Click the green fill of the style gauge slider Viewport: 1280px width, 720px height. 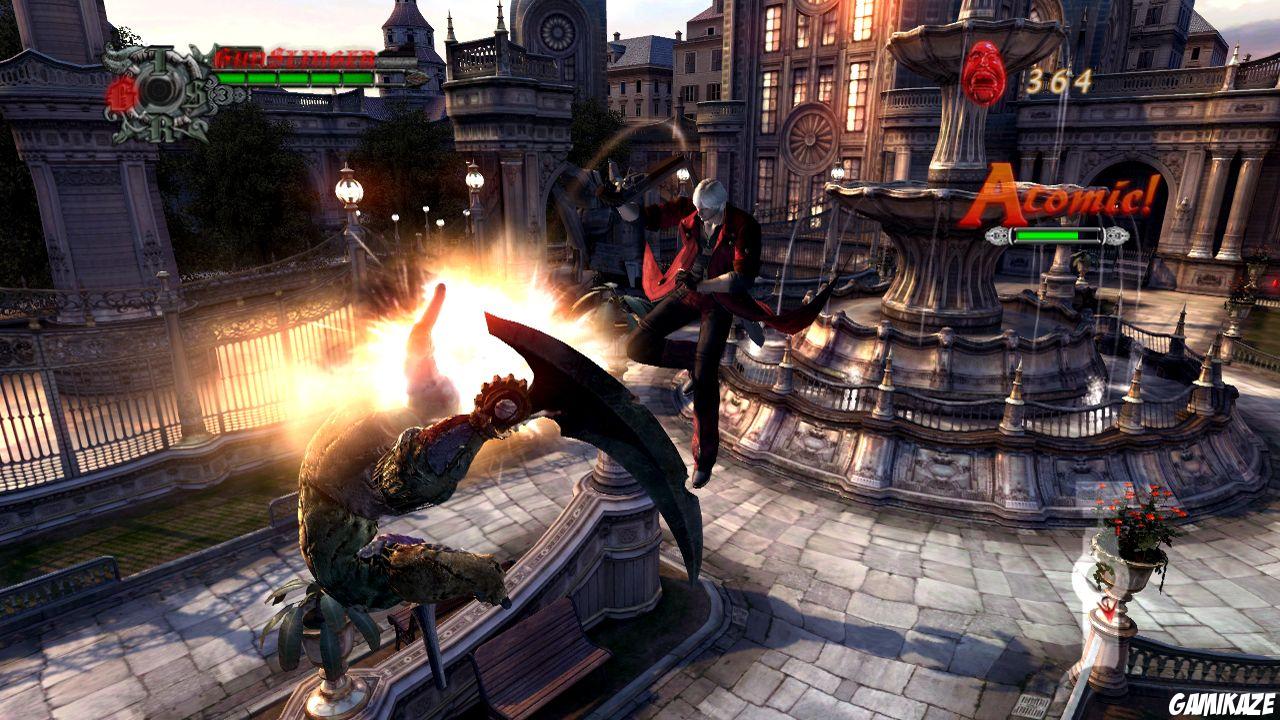[x=1045, y=234]
